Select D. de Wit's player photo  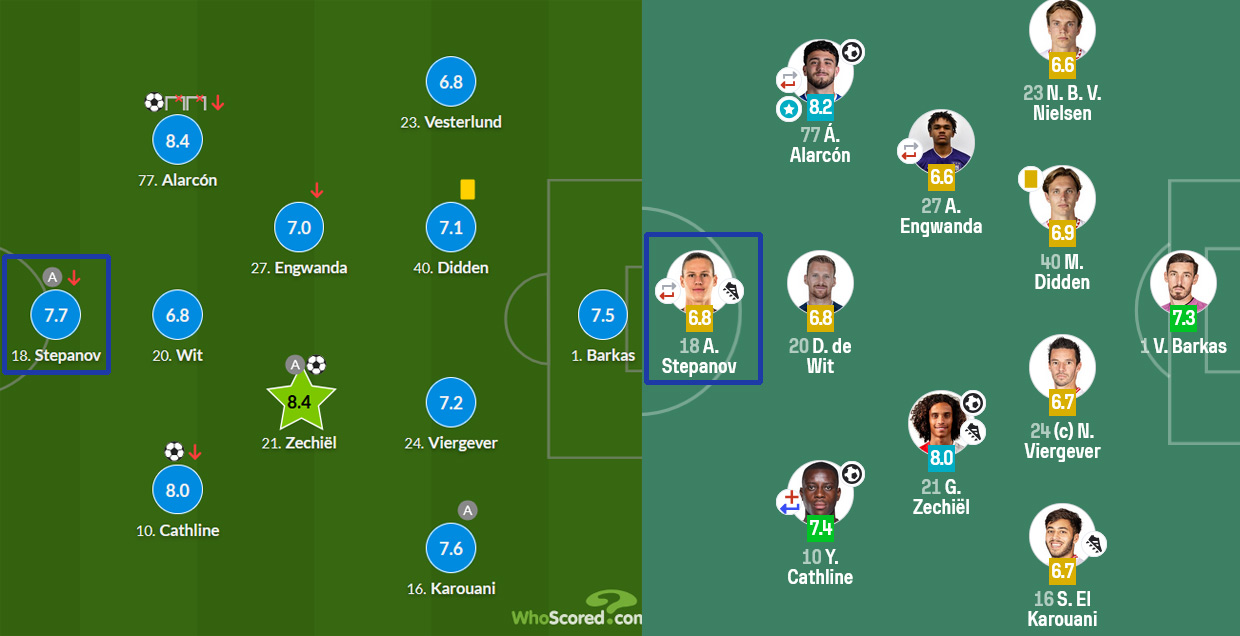(820, 282)
